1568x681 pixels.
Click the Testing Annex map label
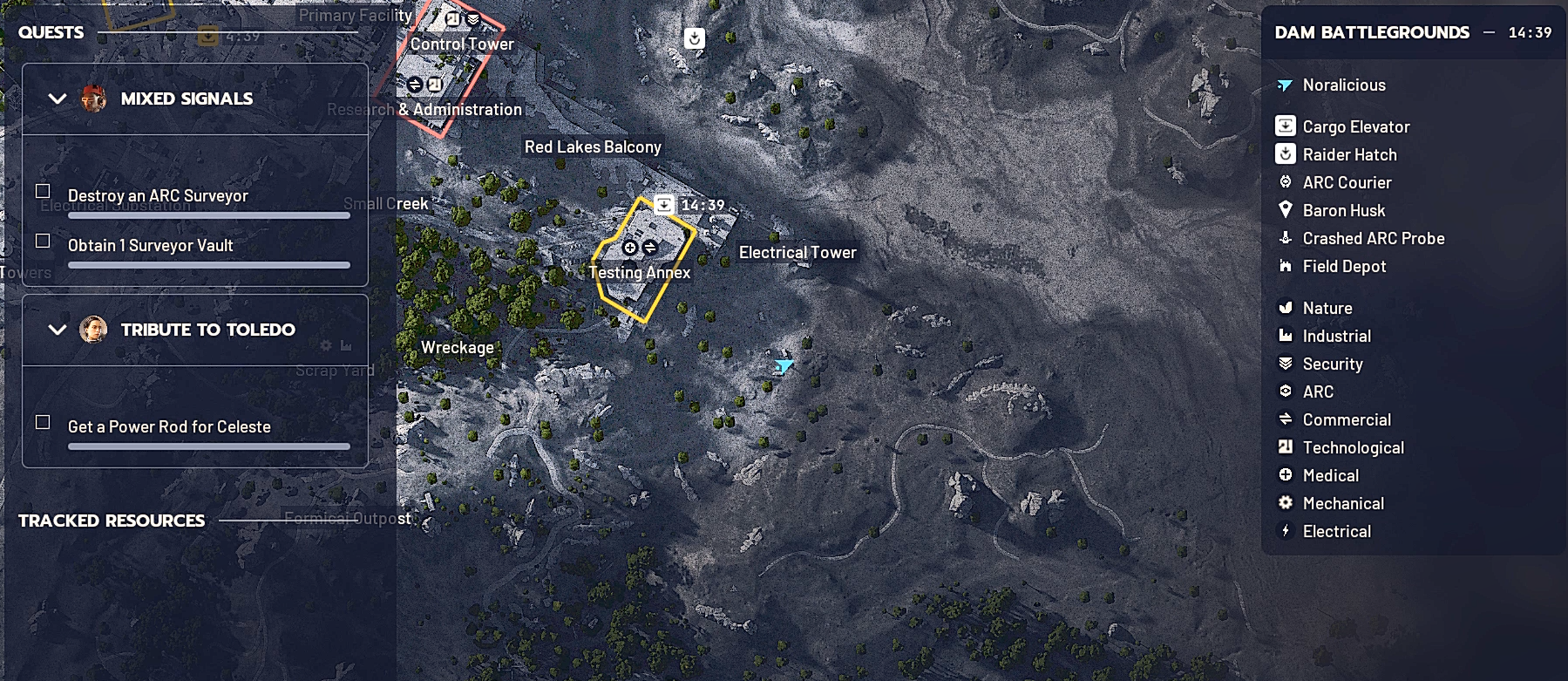tap(639, 272)
